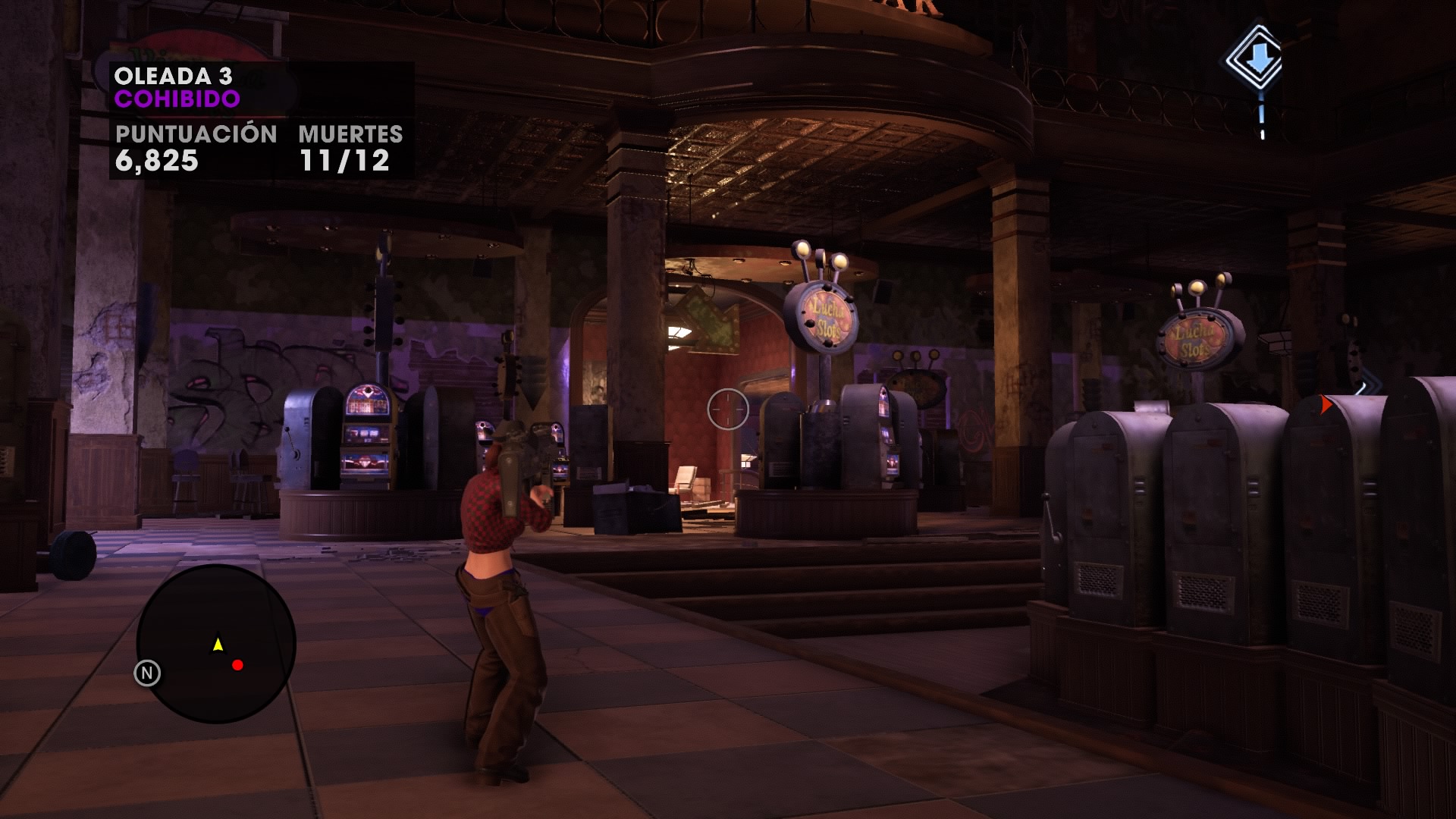This screenshot has width=1456, height=819.
Task: Click the north compass indicator
Action: 147,673
